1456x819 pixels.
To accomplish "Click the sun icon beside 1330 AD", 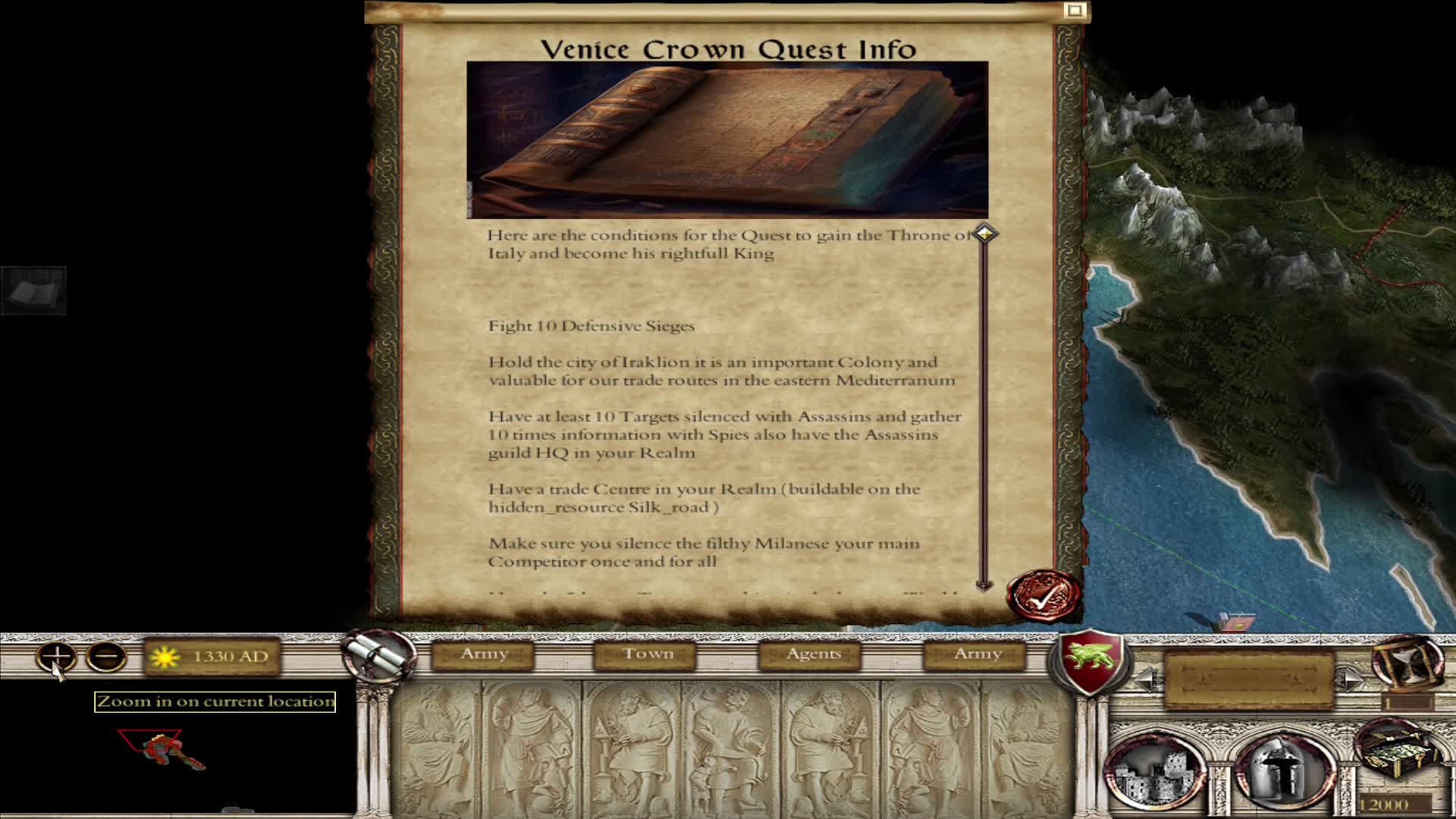I will [x=165, y=656].
